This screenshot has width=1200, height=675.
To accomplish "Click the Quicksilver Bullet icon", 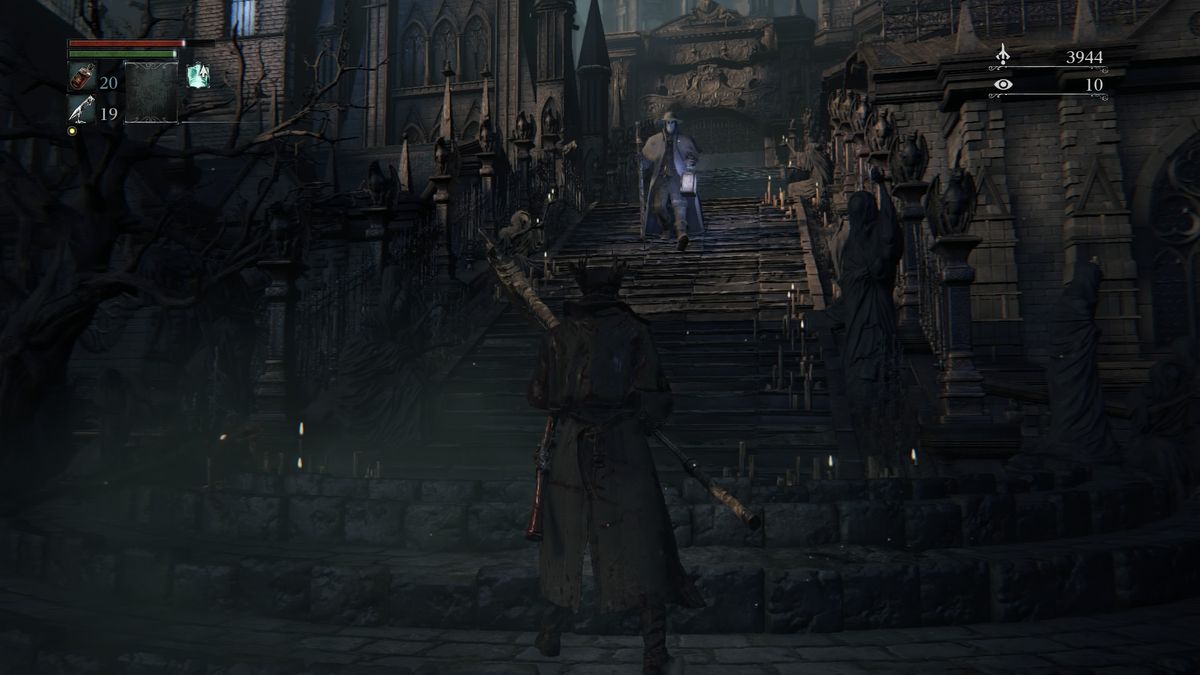I will (x=81, y=110).
